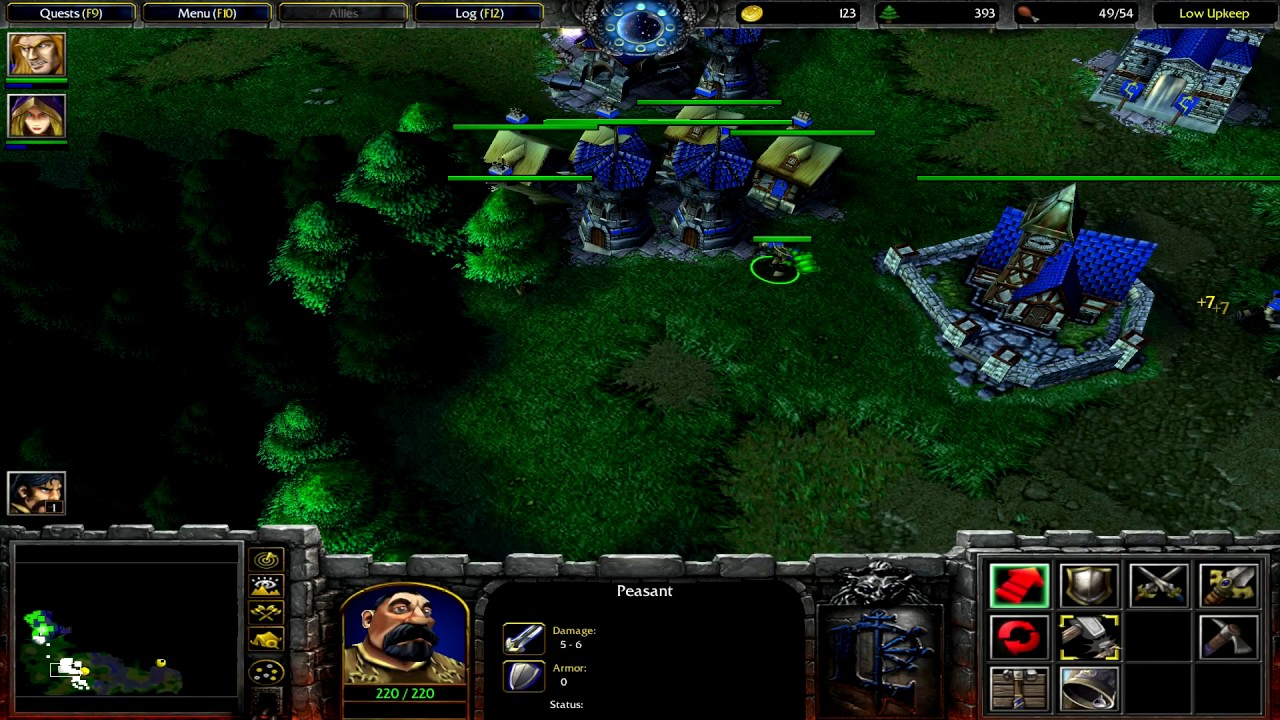Activate the Attack sword command
Viewport: 1280px width, 720px height.
pyautogui.click(x=1229, y=586)
